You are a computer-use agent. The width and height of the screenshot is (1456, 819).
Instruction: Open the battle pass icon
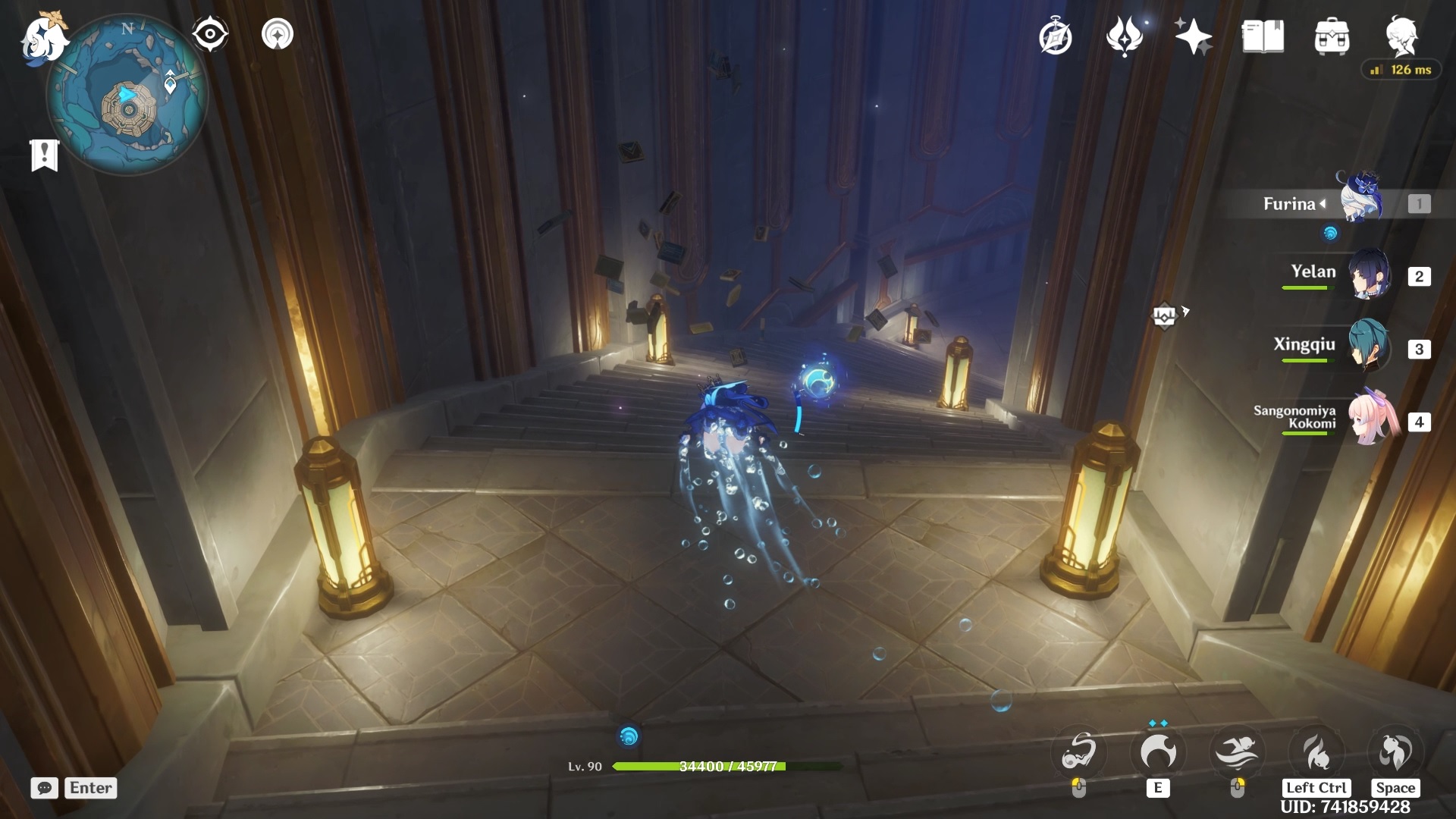1124,37
